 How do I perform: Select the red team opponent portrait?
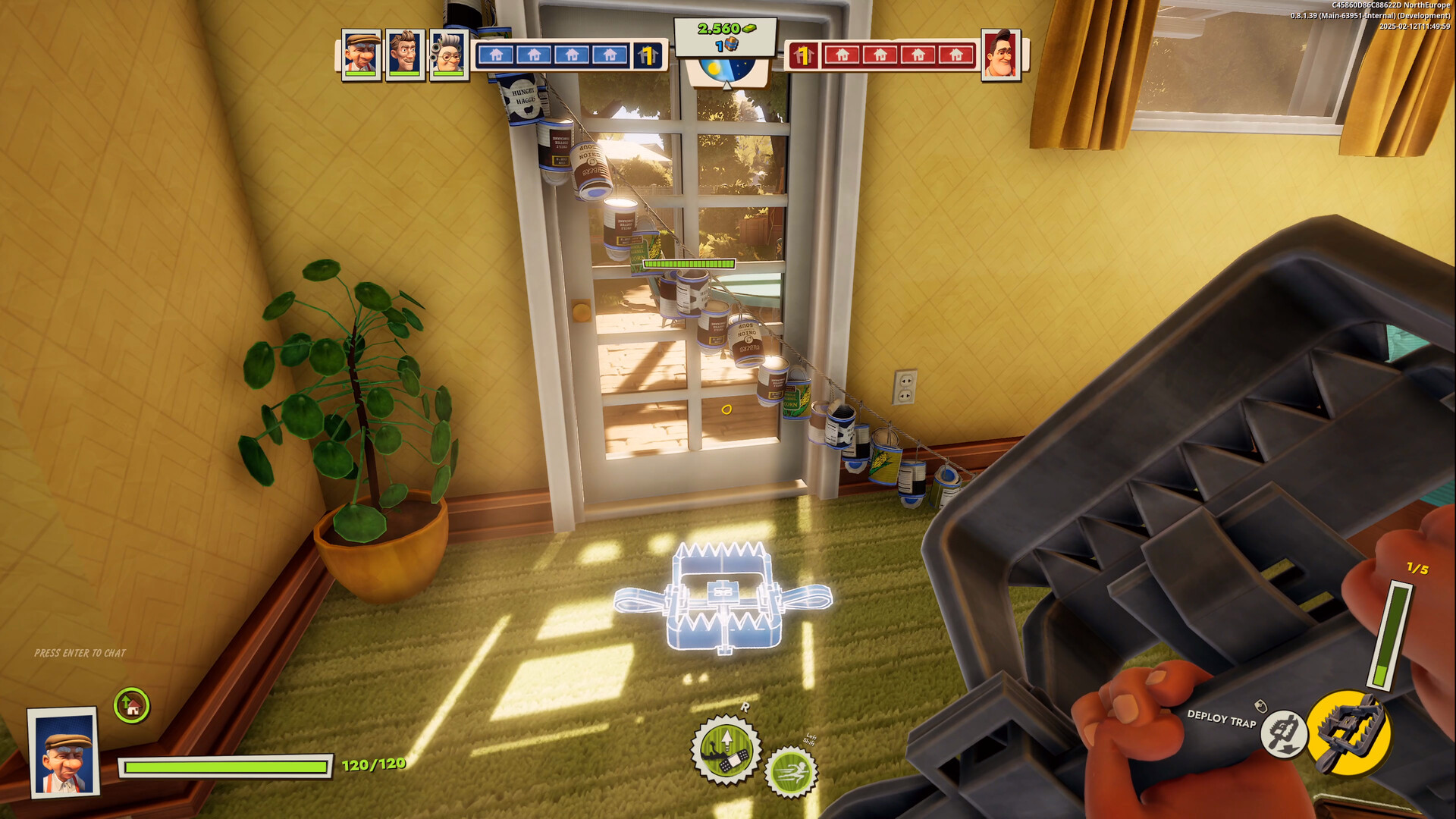coord(1001,54)
